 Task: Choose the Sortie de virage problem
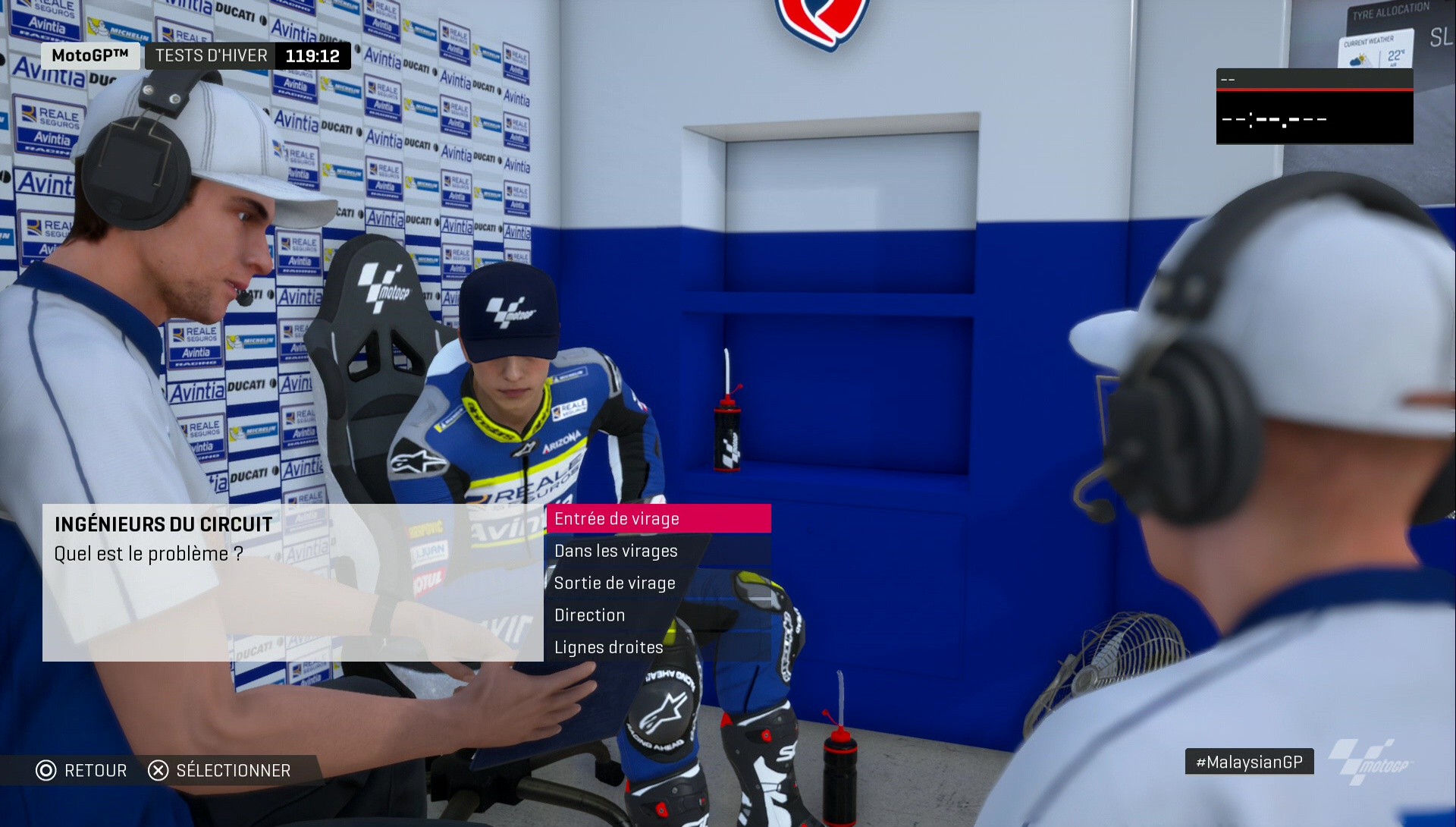pyautogui.click(x=615, y=583)
